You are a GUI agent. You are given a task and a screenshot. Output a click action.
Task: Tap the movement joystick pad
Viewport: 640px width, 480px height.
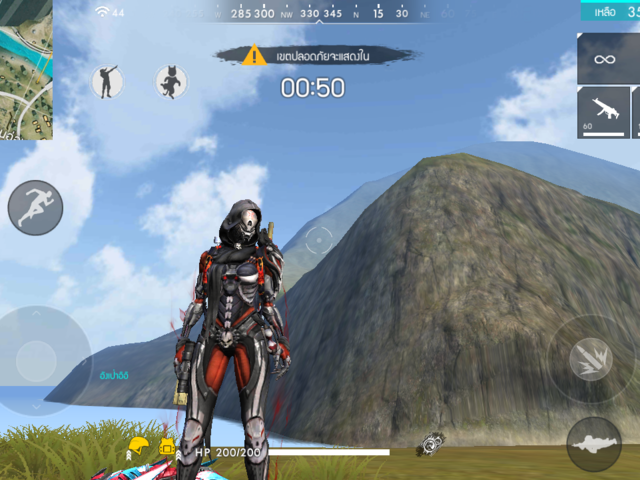(37, 360)
